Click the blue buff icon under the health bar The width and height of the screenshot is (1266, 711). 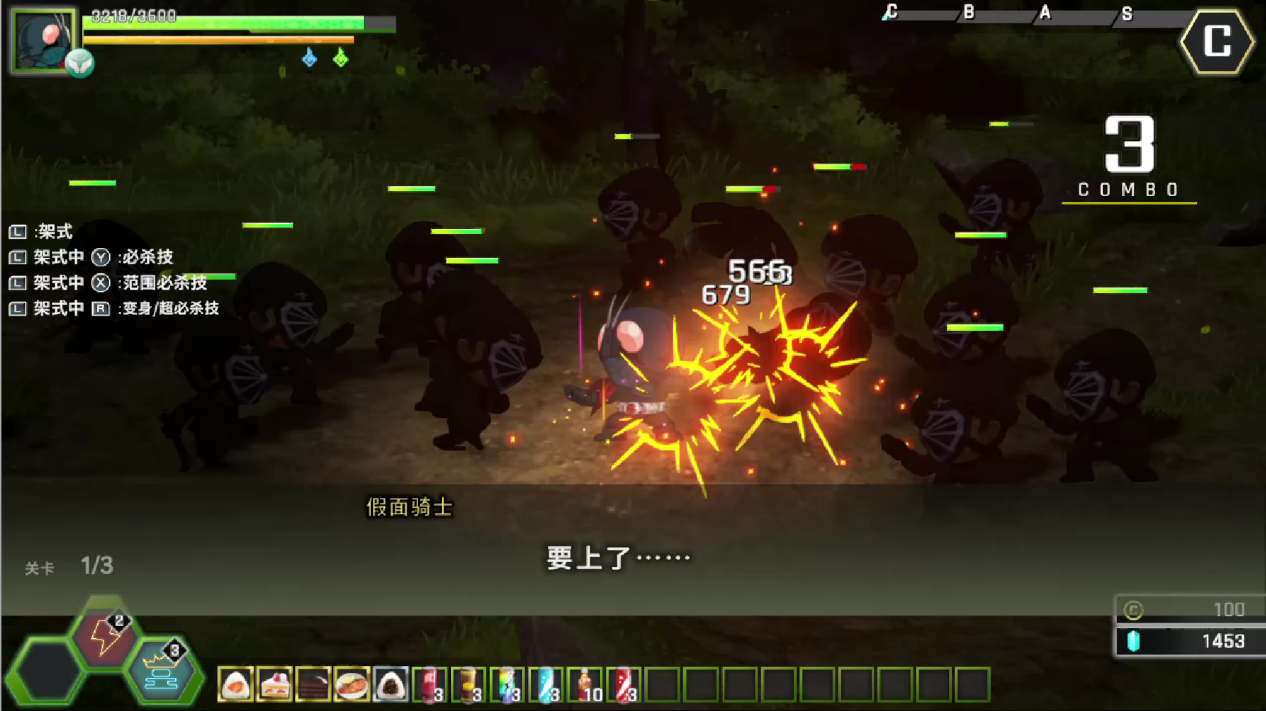tap(310, 58)
